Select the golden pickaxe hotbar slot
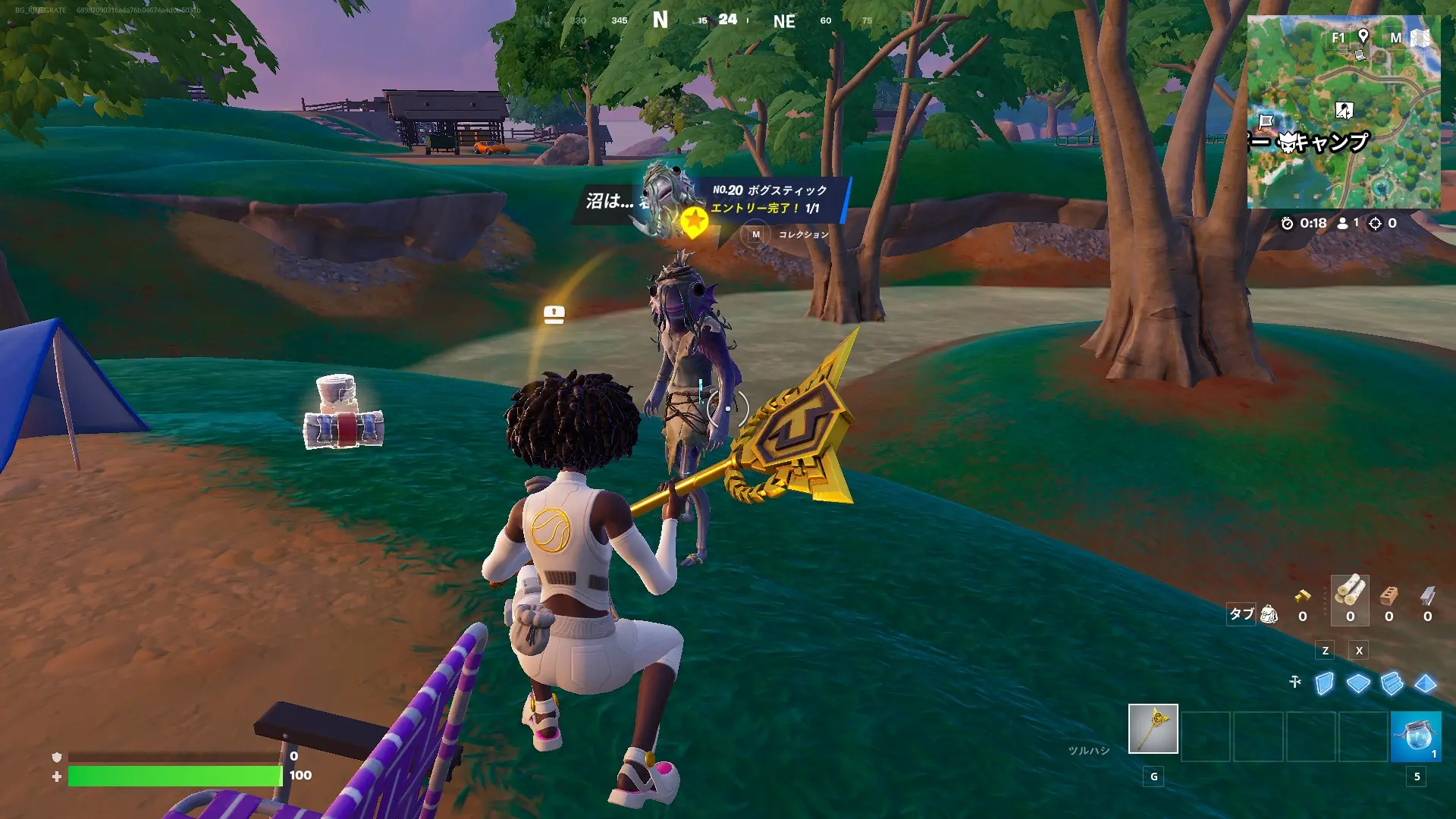The image size is (1456, 819). pyautogui.click(x=1153, y=729)
